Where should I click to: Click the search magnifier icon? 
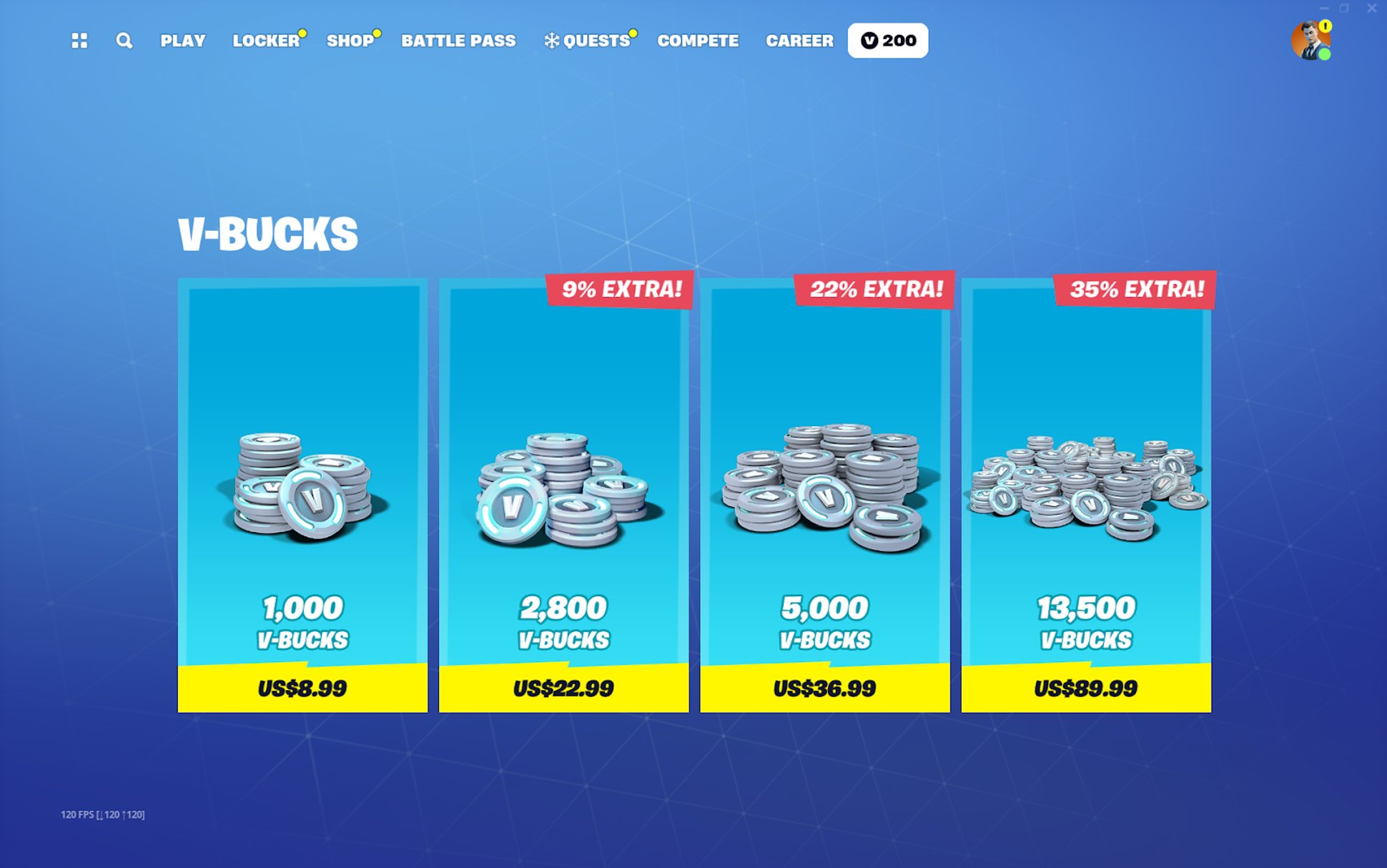pos(123,41)
